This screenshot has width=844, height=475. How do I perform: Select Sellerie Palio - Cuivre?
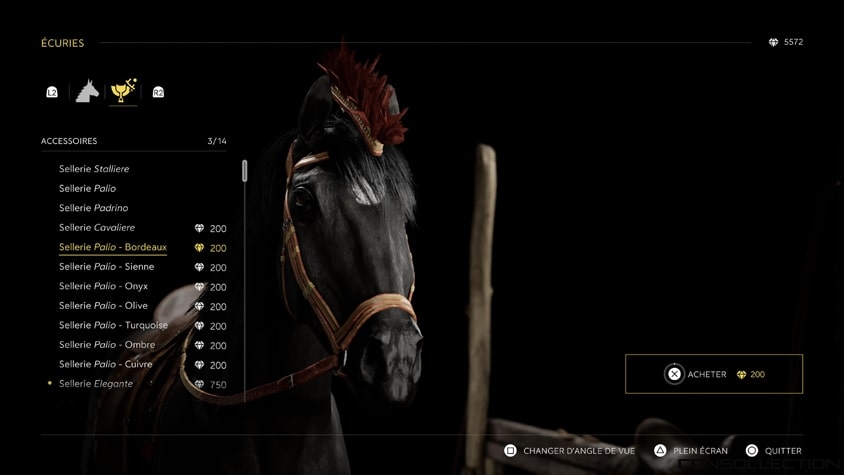(105, 364)
